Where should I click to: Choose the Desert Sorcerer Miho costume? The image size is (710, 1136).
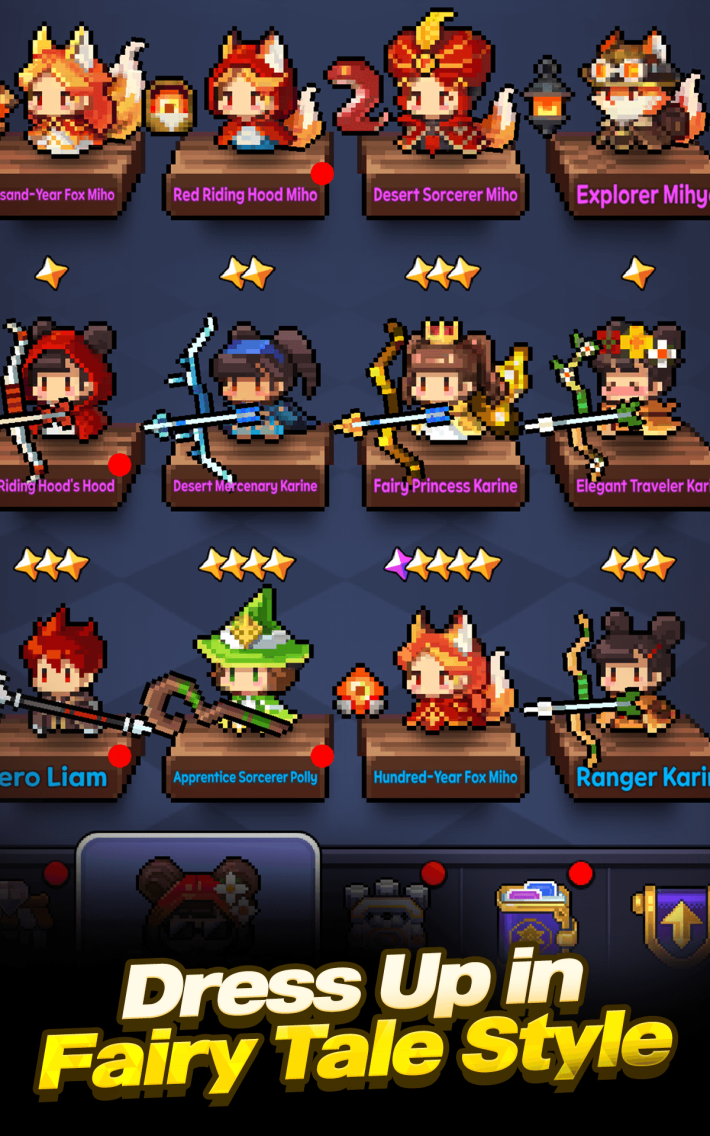coord(442,110)
